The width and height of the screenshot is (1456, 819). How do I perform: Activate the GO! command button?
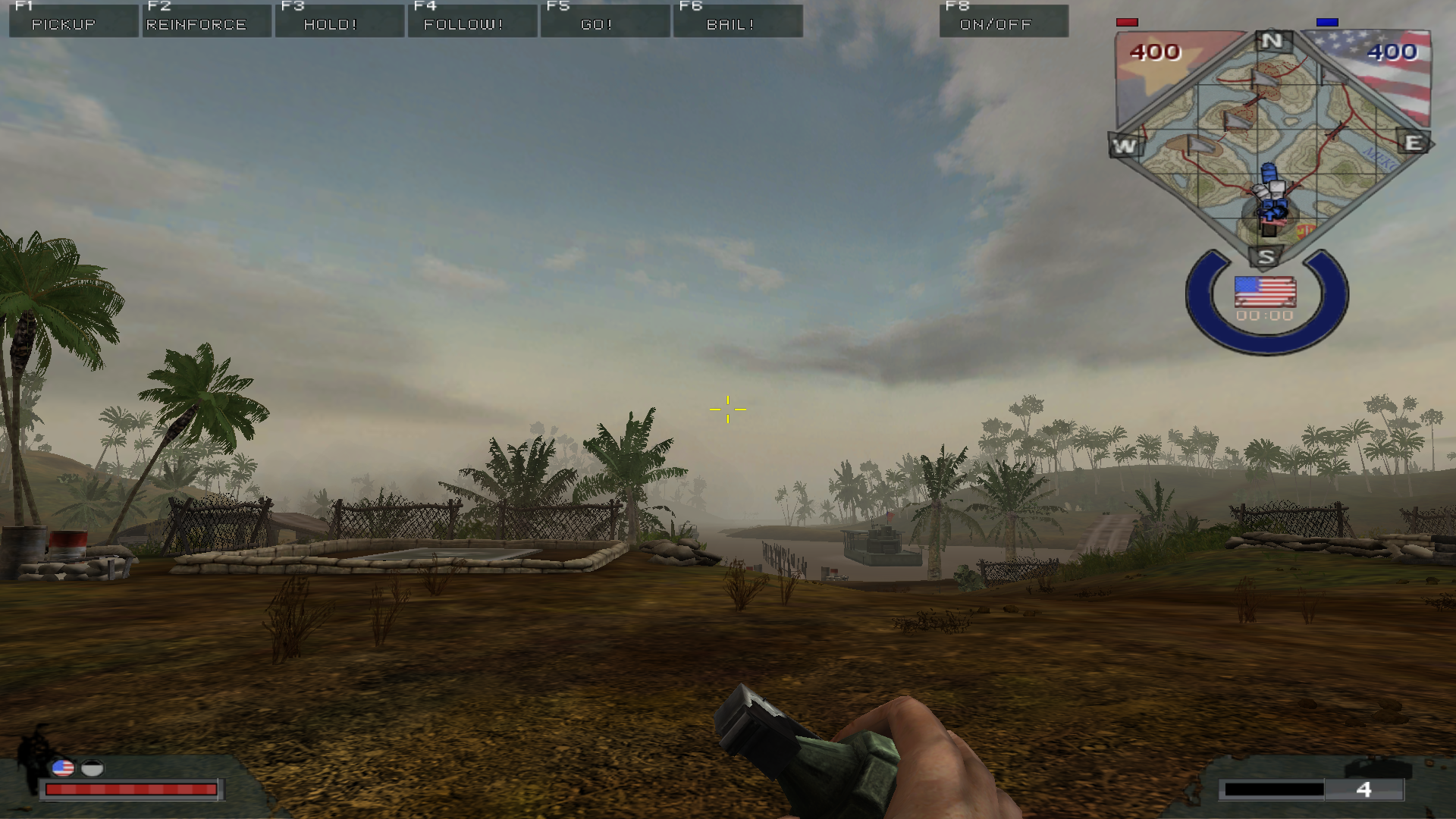[604, 21]
